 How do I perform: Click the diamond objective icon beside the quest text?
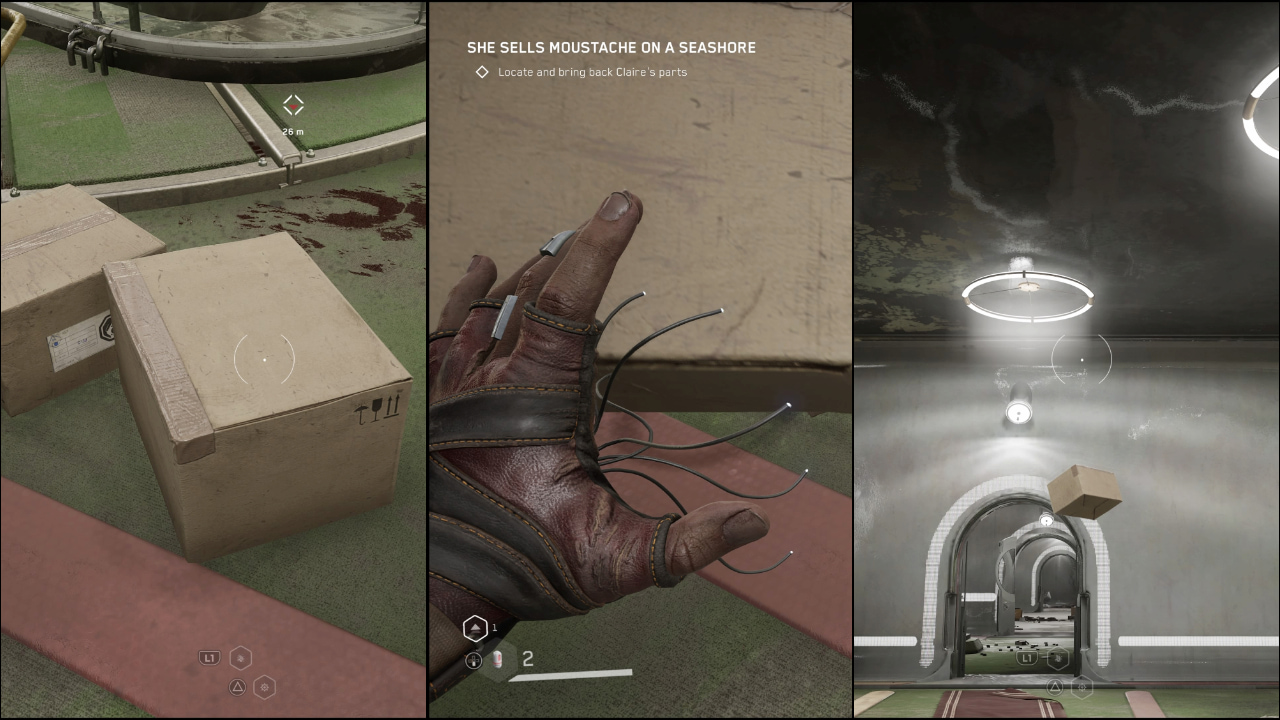tap(483, 72)
